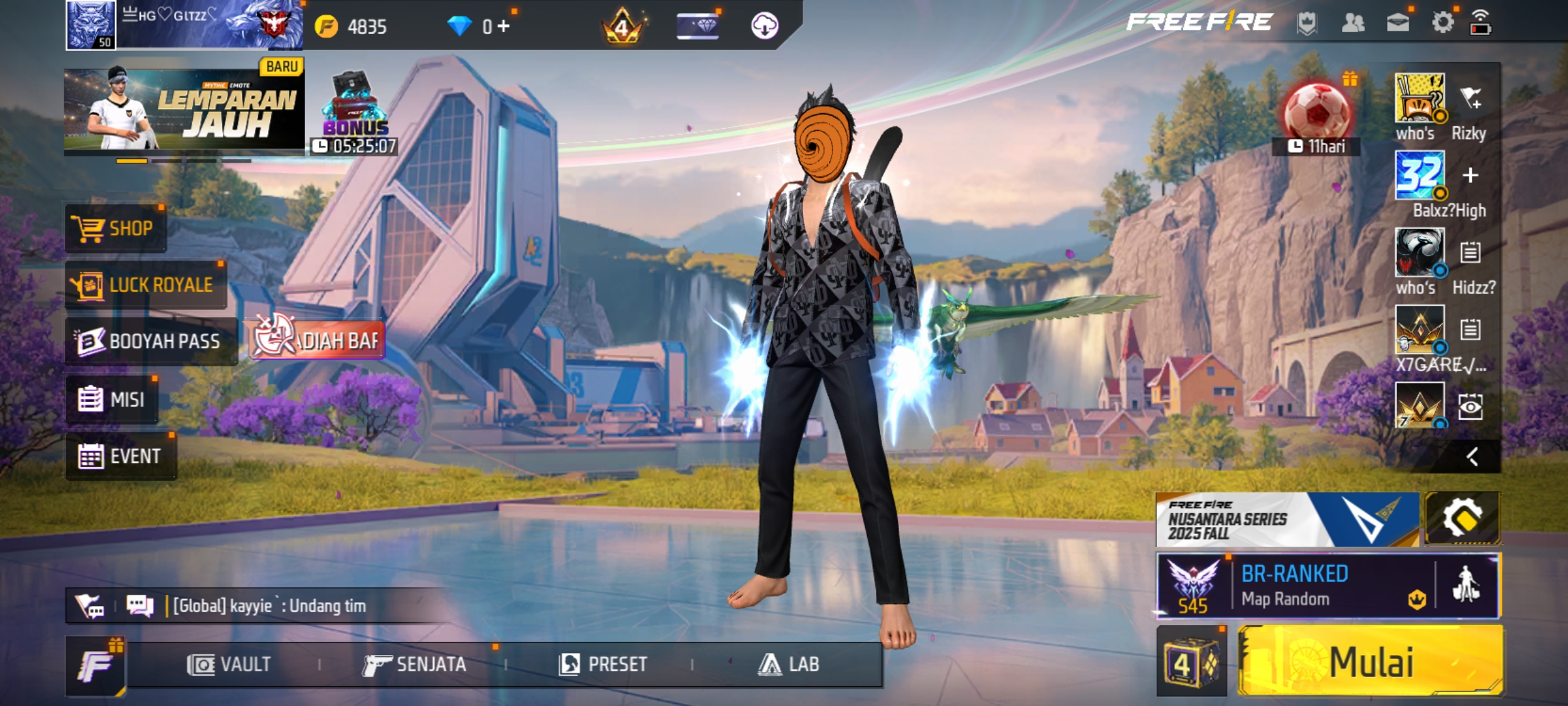The height and width of the screenshot is (706, 1568).
Task: Open the settings gear icon
Action: [1443, 23]
